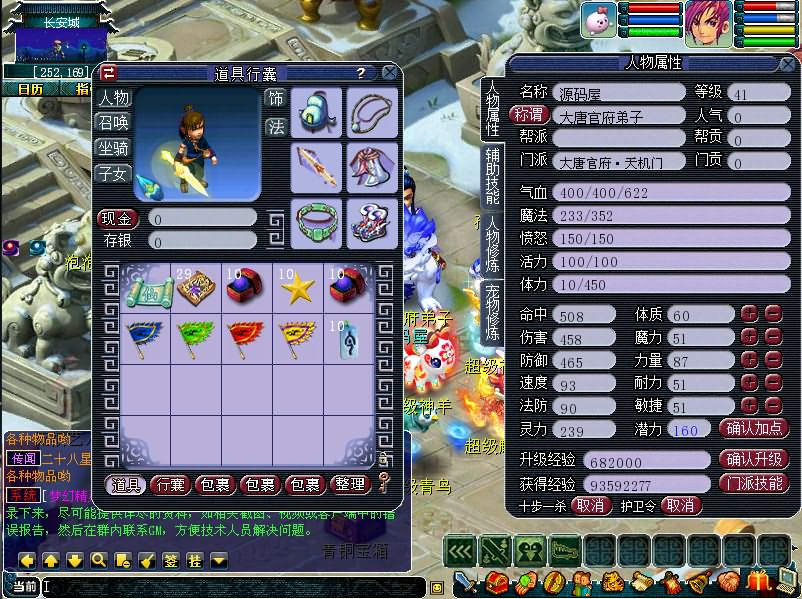Close the 道具行囊 inventory window
802x599 pixels.
click(x=387, y=73)
